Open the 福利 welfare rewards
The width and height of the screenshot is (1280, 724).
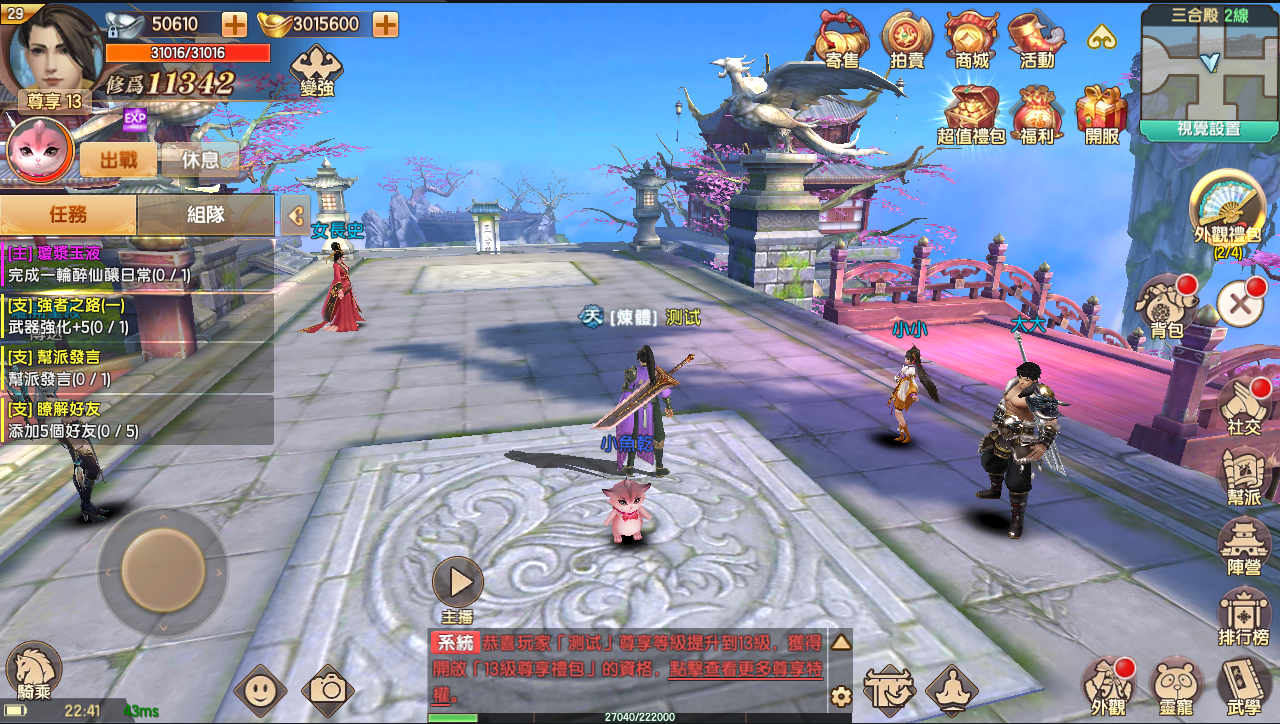click(1037, 115)
